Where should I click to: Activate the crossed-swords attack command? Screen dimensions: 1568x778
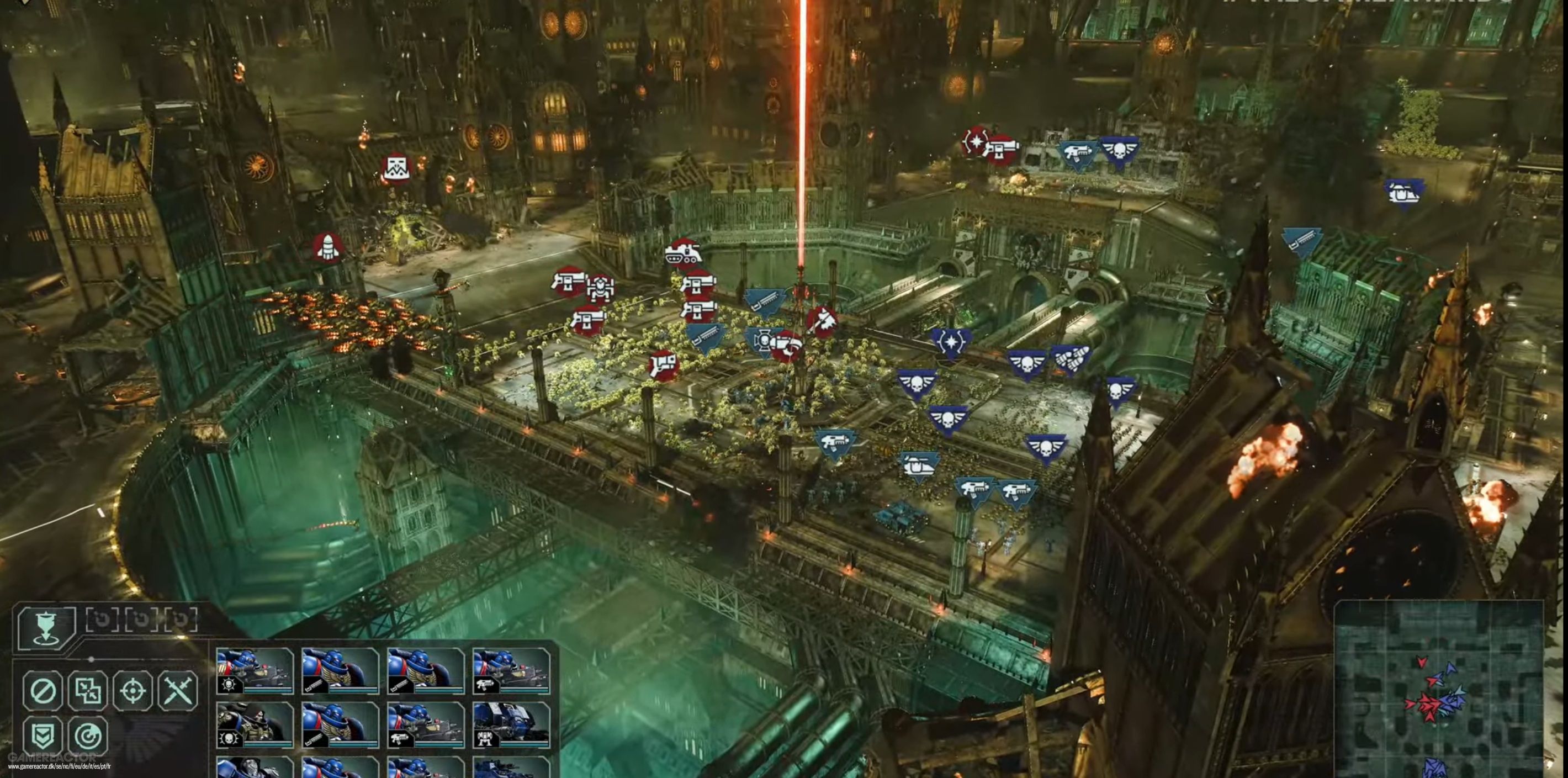178,691
